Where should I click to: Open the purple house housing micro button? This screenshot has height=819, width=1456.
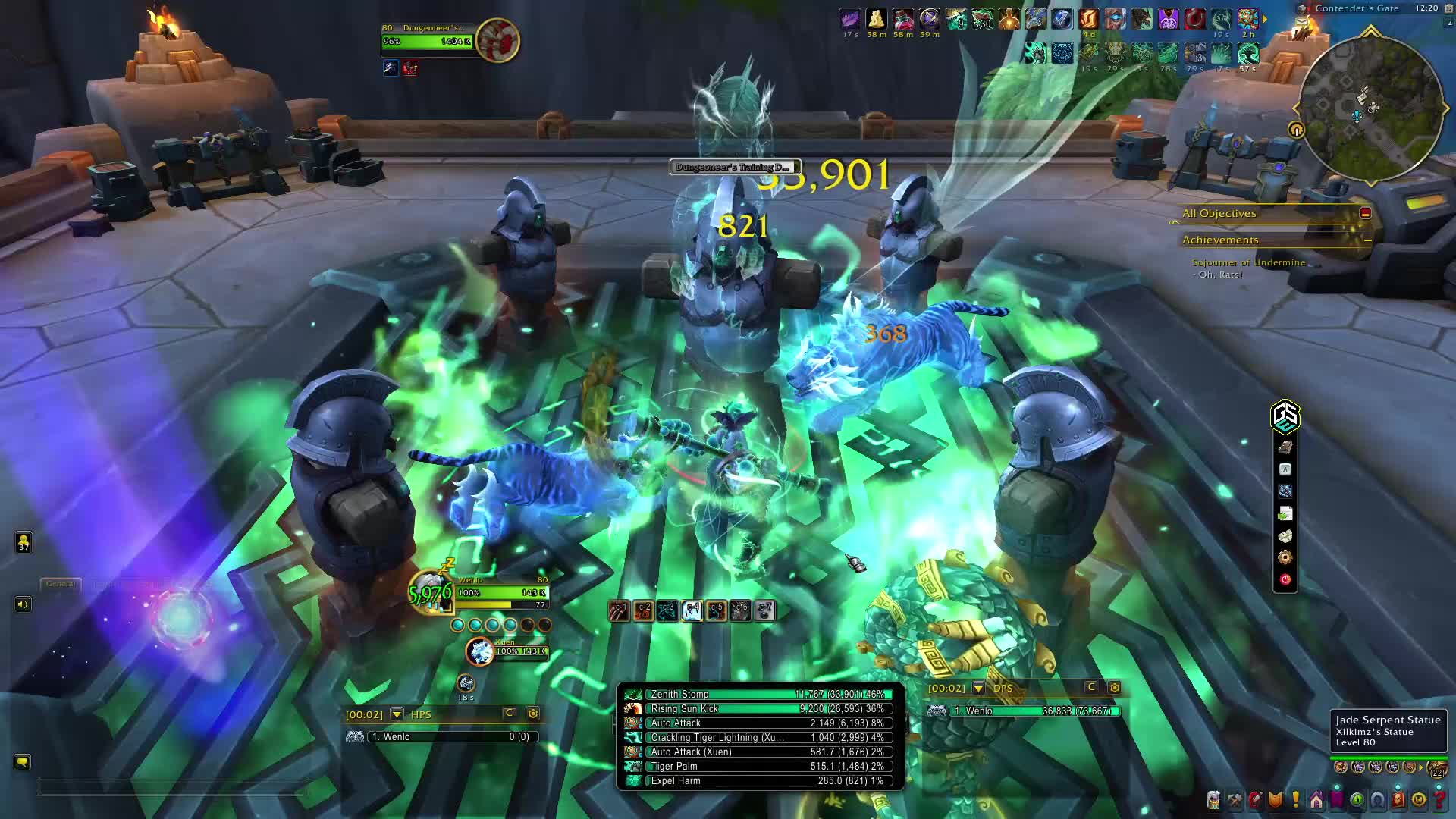pyautogui.click(x=1316, y=800)
